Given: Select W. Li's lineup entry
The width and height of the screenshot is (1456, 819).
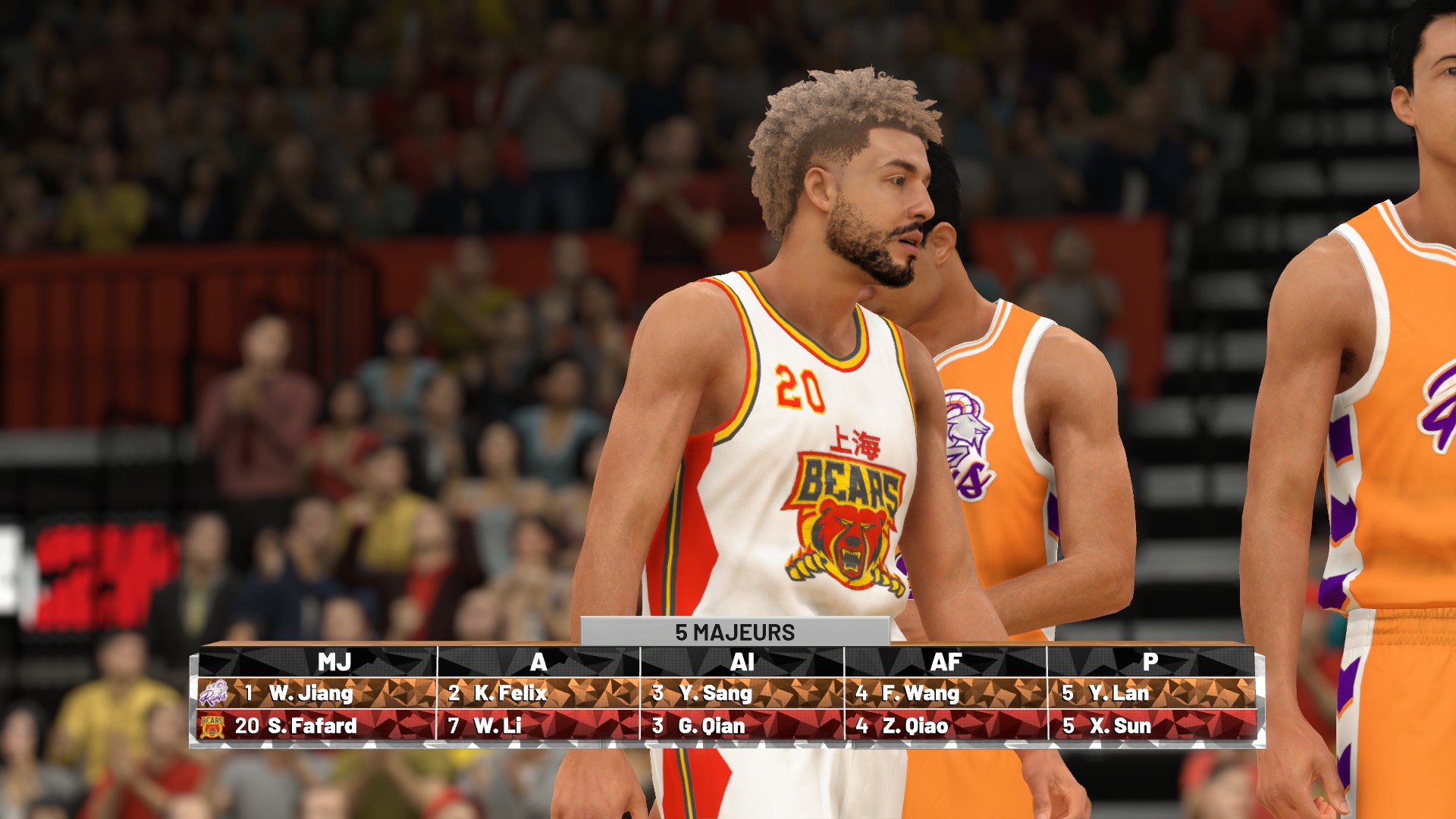Looking at the screenshot, I should pos(497,726).
